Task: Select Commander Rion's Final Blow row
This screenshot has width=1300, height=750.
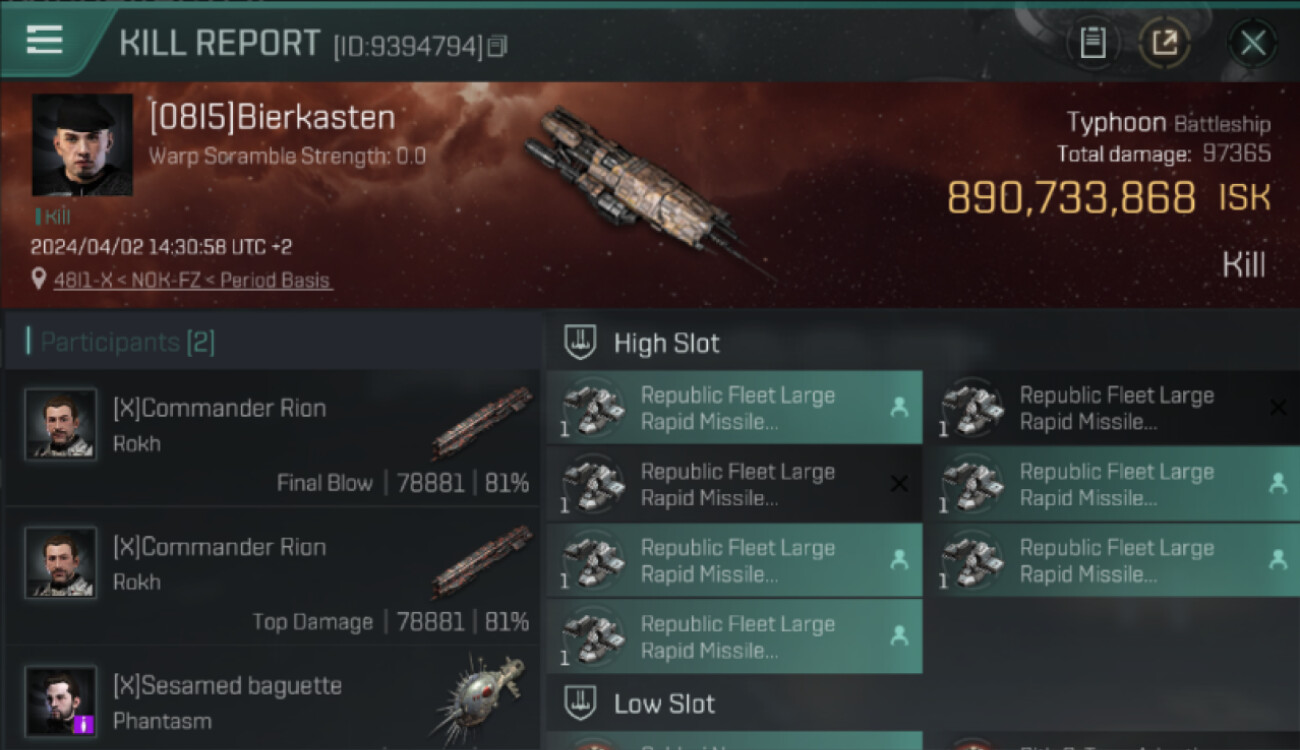Action: tap(272, 438)
